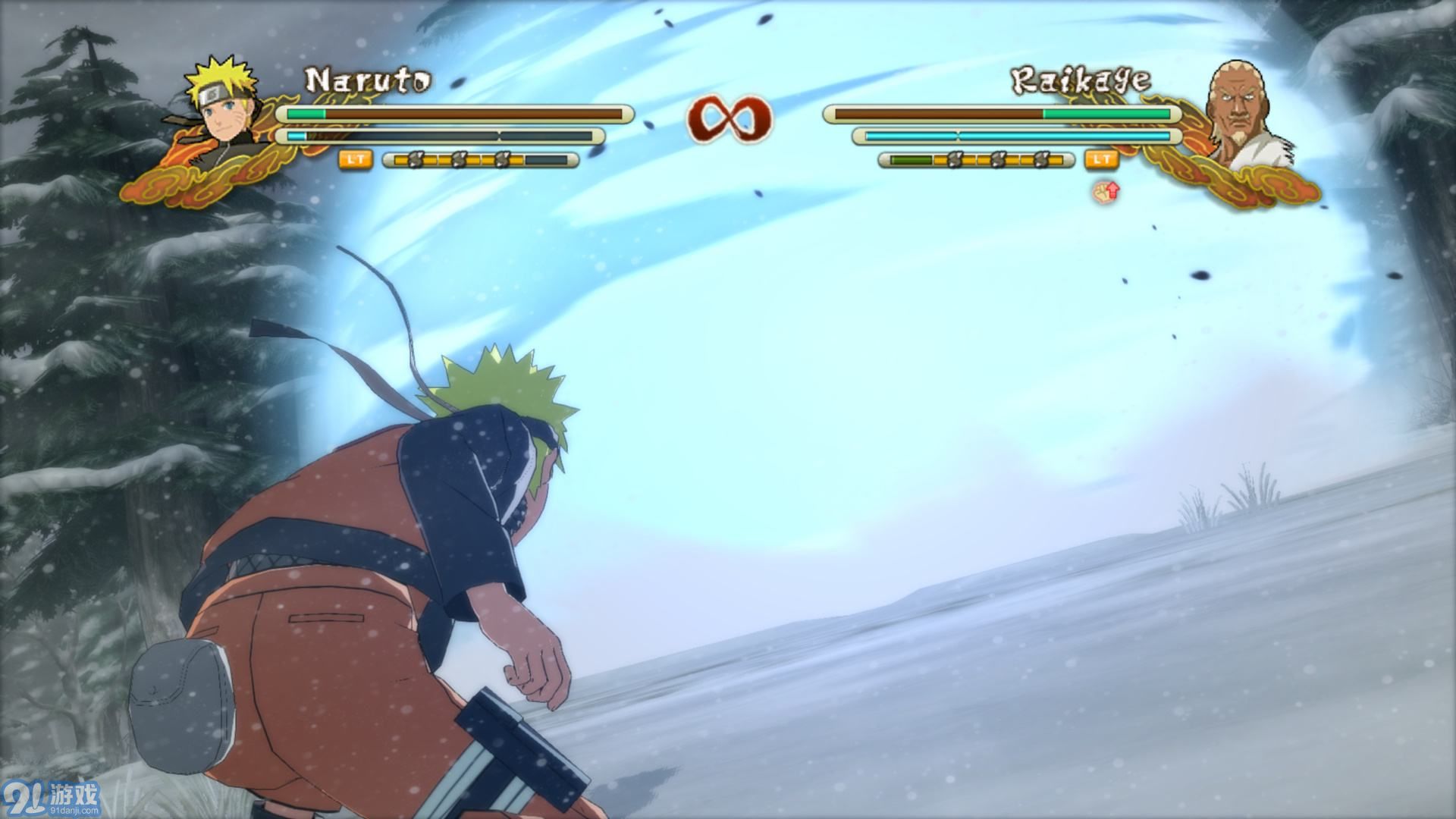The width and height of the screenshot is (1456, 819).
Task: Select the fist attack-up buff icon
Action: coord(1106,191)
